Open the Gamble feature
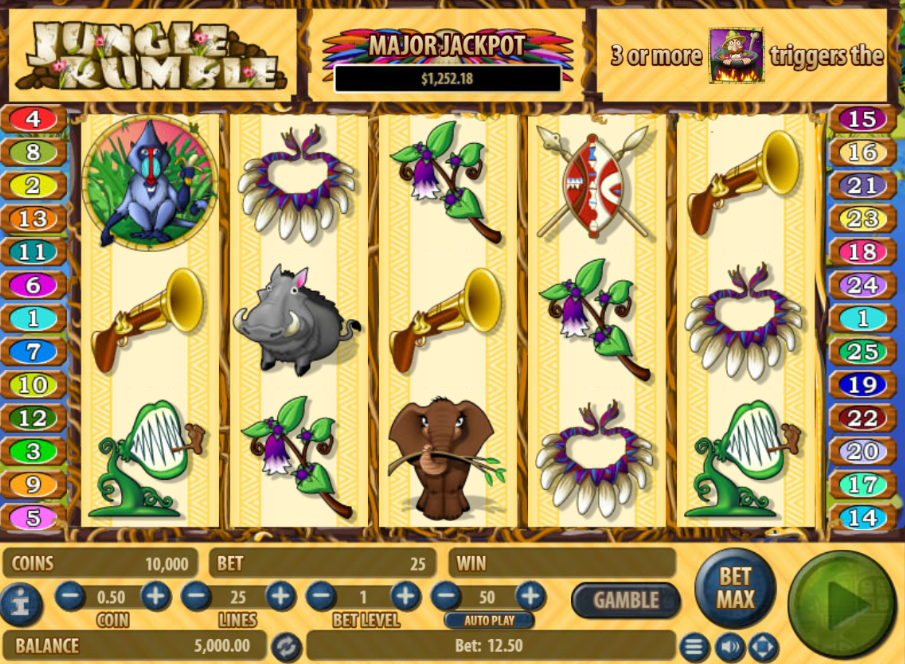The width and height of the screenshot is (905, 664). pos(626,600)
